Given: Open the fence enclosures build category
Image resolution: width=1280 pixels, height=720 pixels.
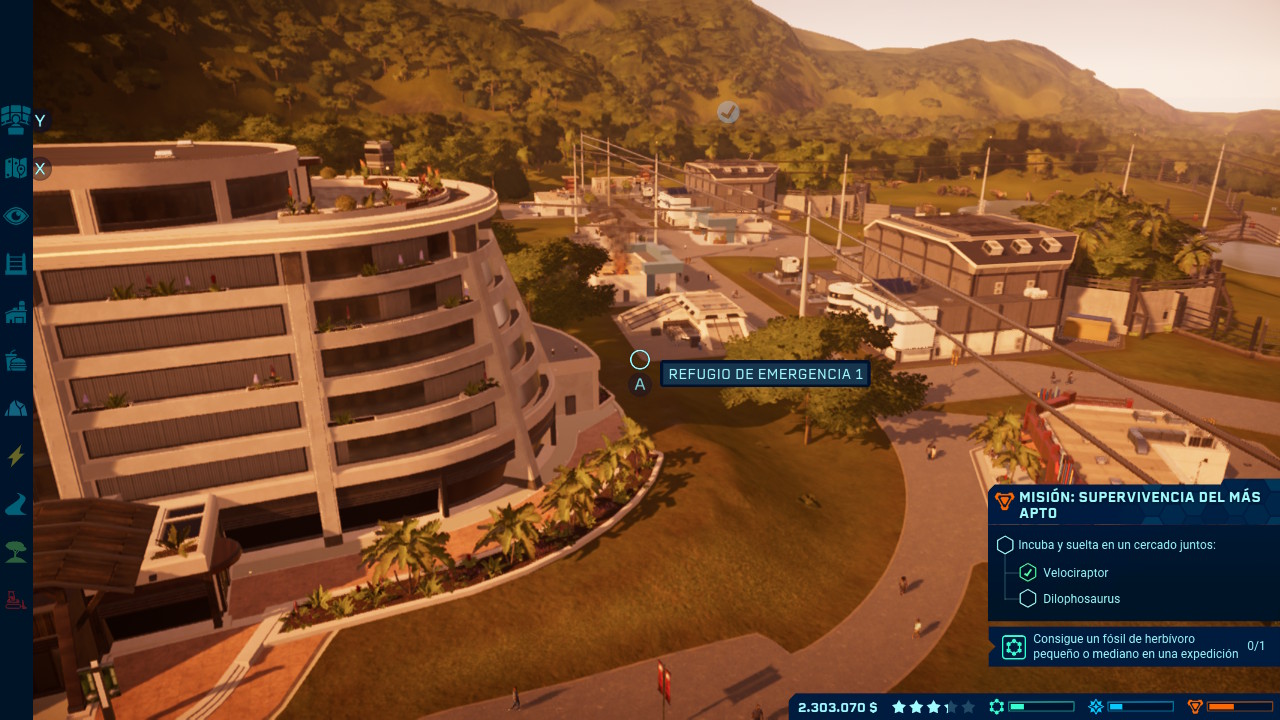Looking at the screenshot, I should pos(16,264).
